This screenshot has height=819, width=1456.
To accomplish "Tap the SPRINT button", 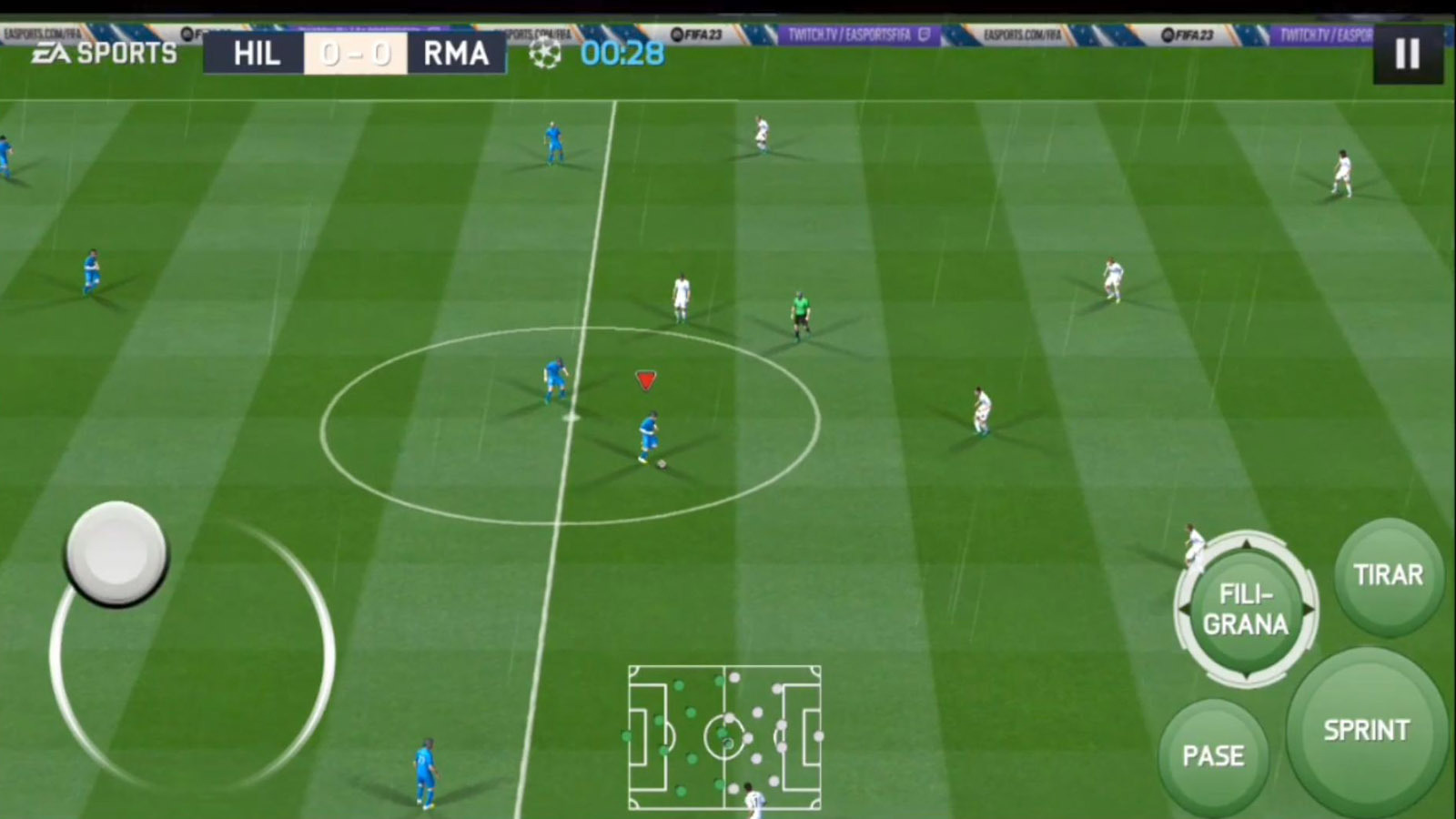I will pos(1366,731).
